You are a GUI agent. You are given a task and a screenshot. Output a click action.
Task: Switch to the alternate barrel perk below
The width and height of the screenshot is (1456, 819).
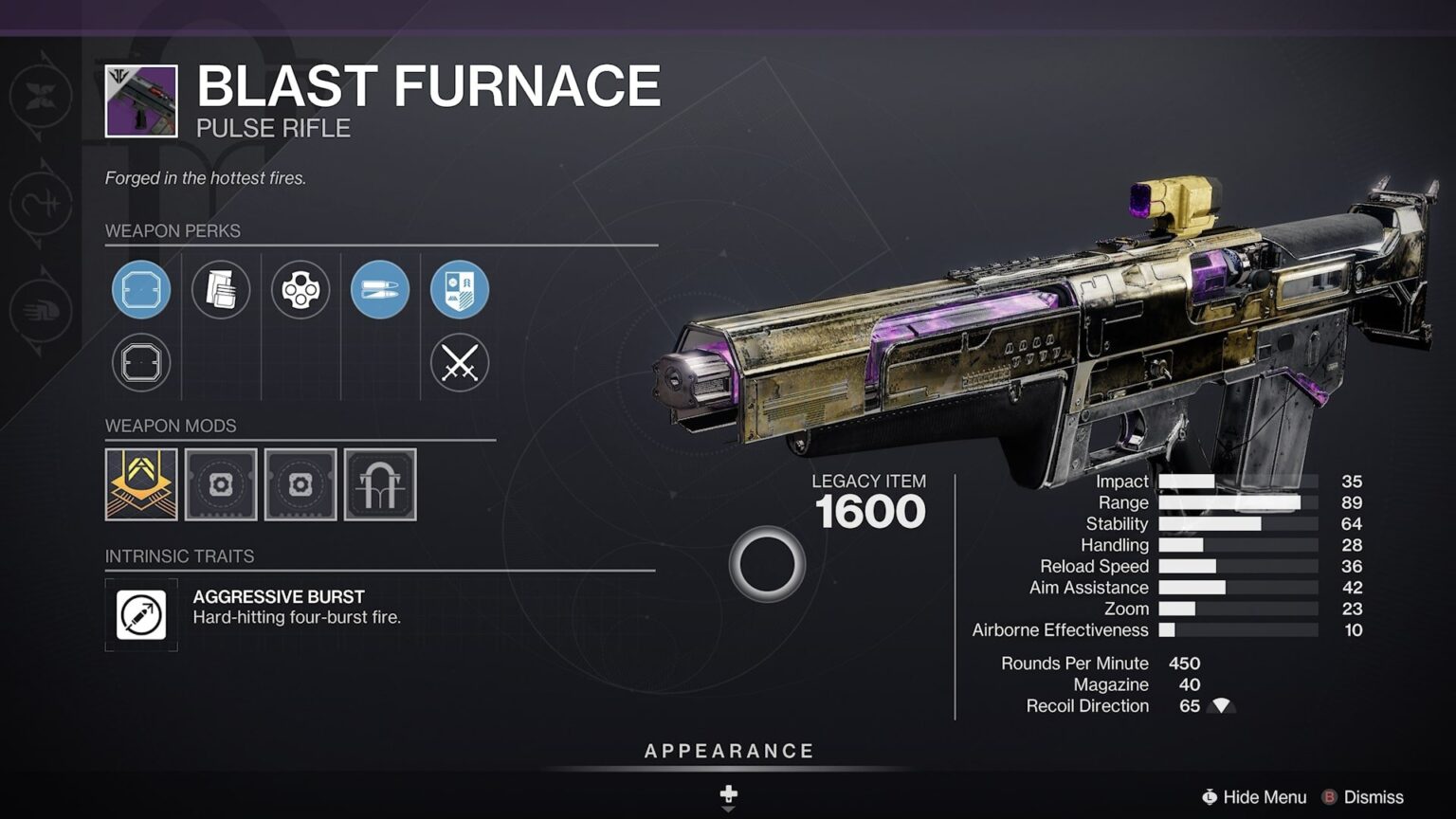[x=140, y=363]
